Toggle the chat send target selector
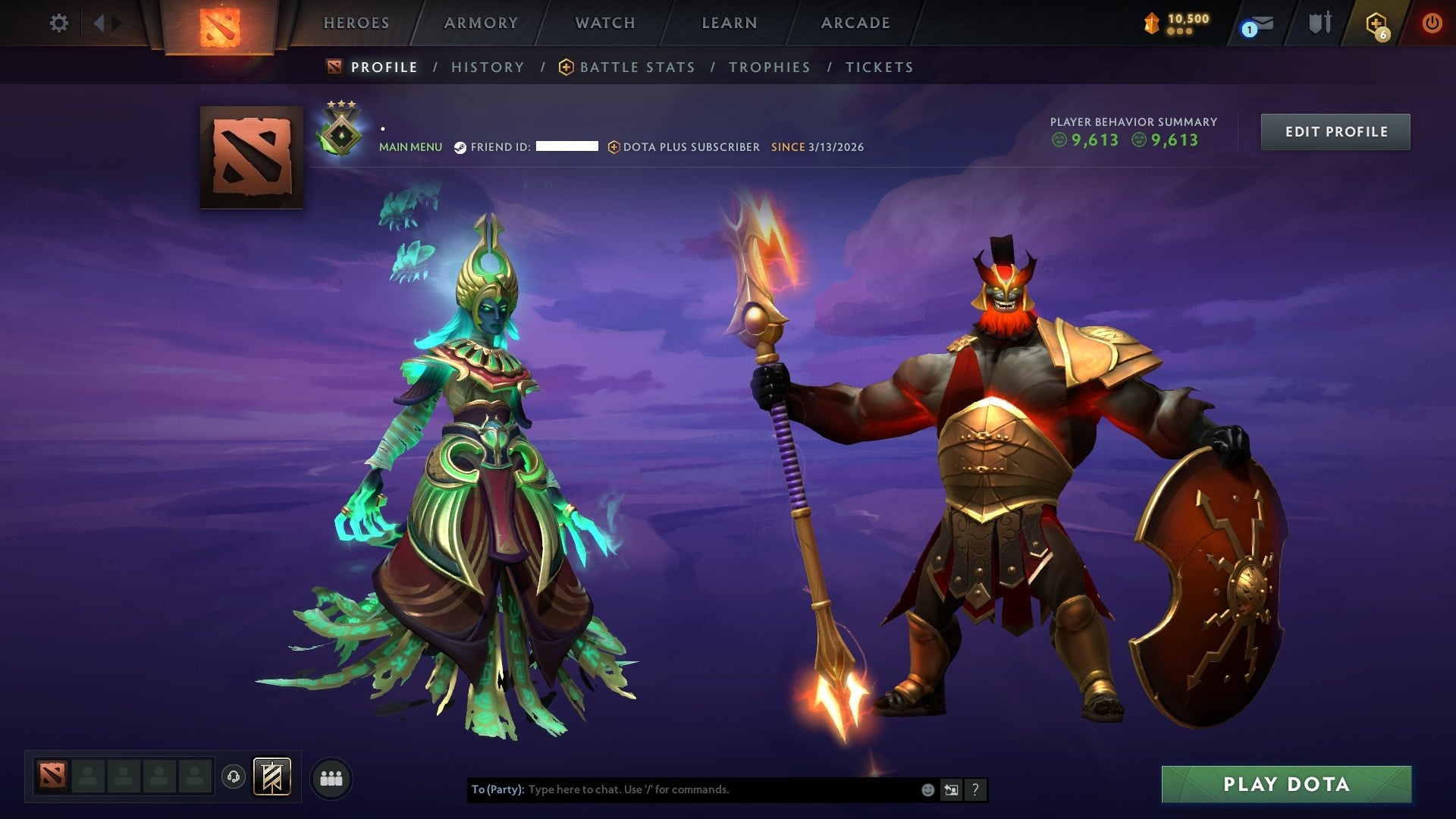 click(951, 789)
